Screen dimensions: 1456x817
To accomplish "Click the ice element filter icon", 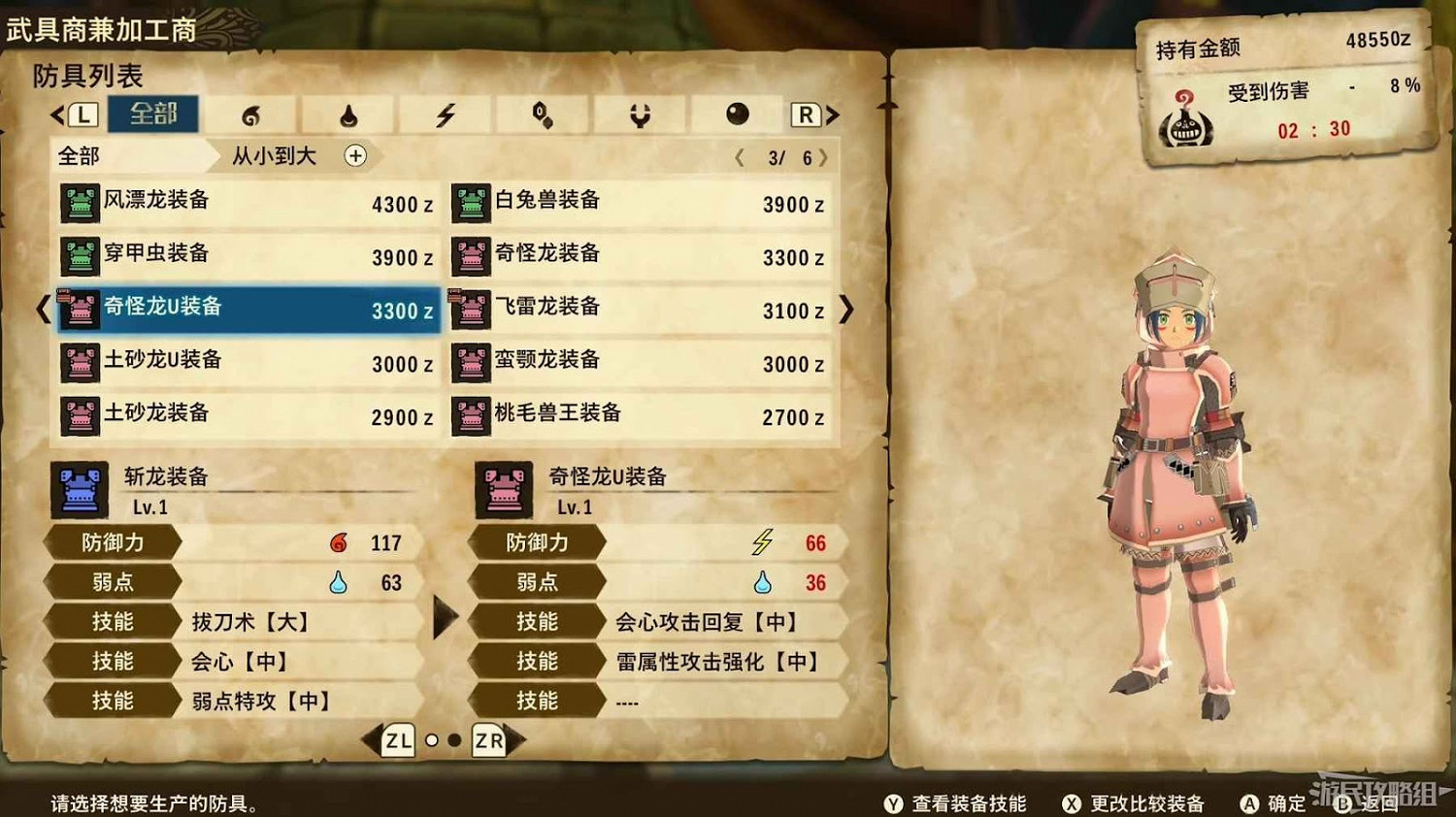I will tap(542, 114).
